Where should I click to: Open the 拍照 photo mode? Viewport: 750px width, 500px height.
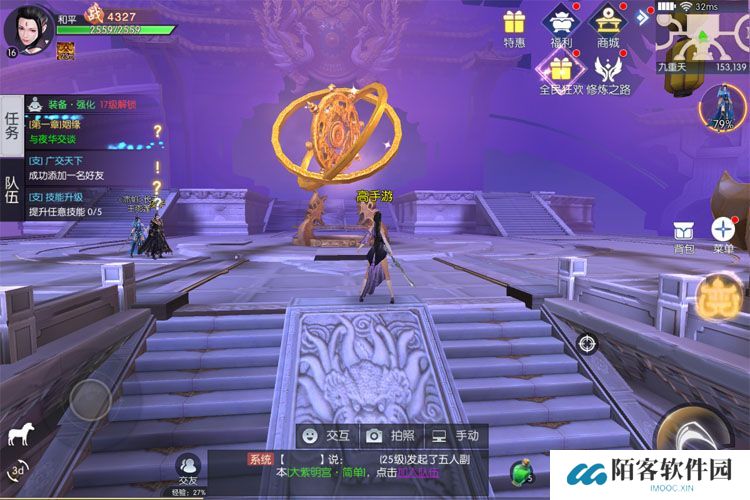pyautogui.click(x=390, y=436)
